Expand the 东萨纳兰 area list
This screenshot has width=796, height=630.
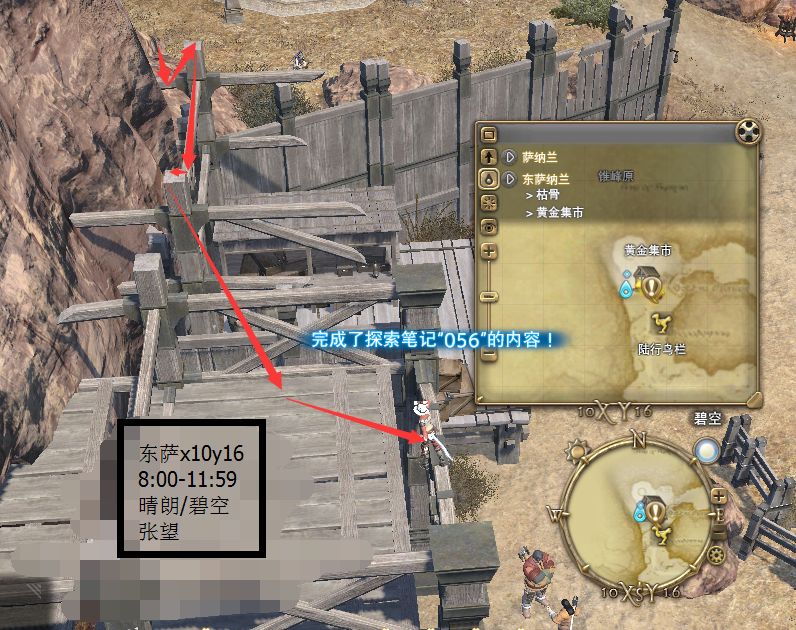pyautogui.click(x=510, y=179)
